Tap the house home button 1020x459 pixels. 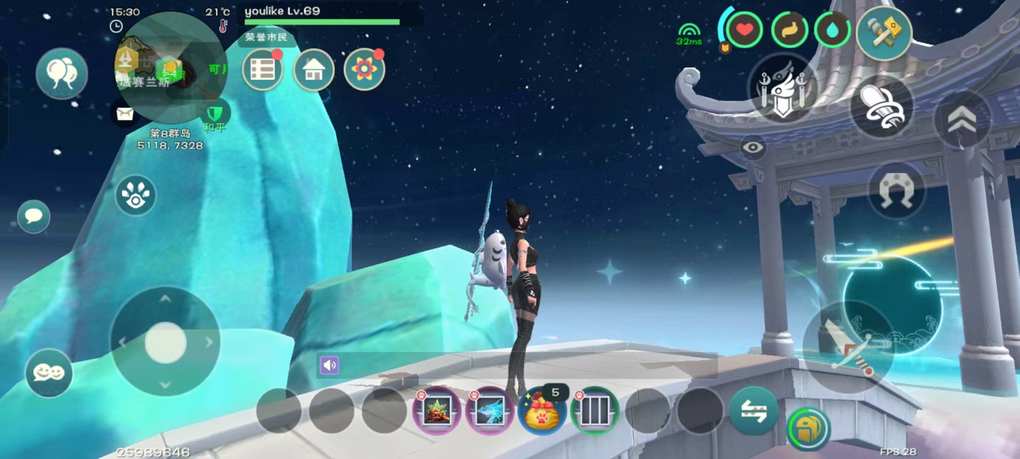314,70
